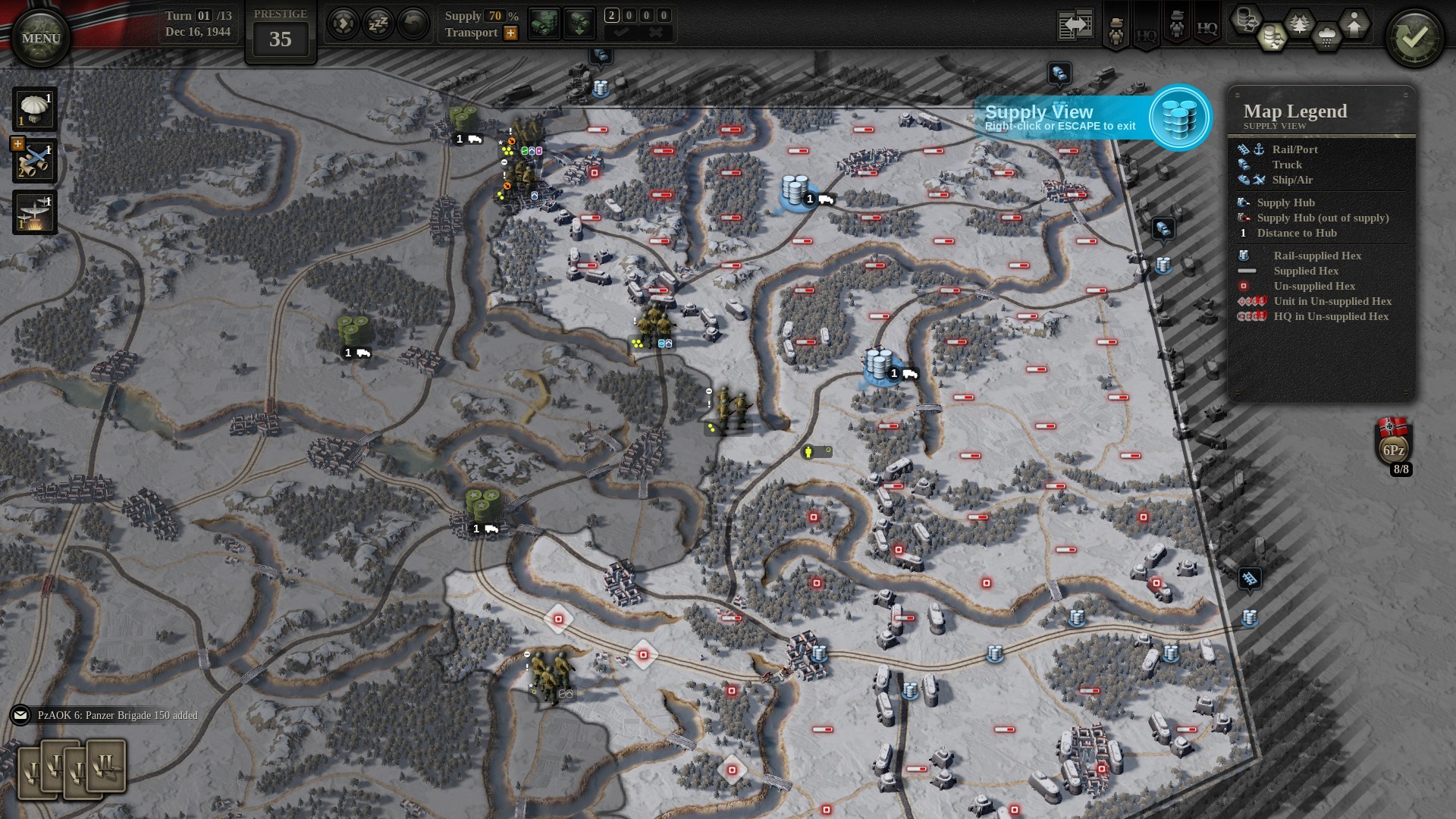This screenshot has width=1456, height=819.
Task: Open the unit list swap-tables button
Action: point(1075,25)
